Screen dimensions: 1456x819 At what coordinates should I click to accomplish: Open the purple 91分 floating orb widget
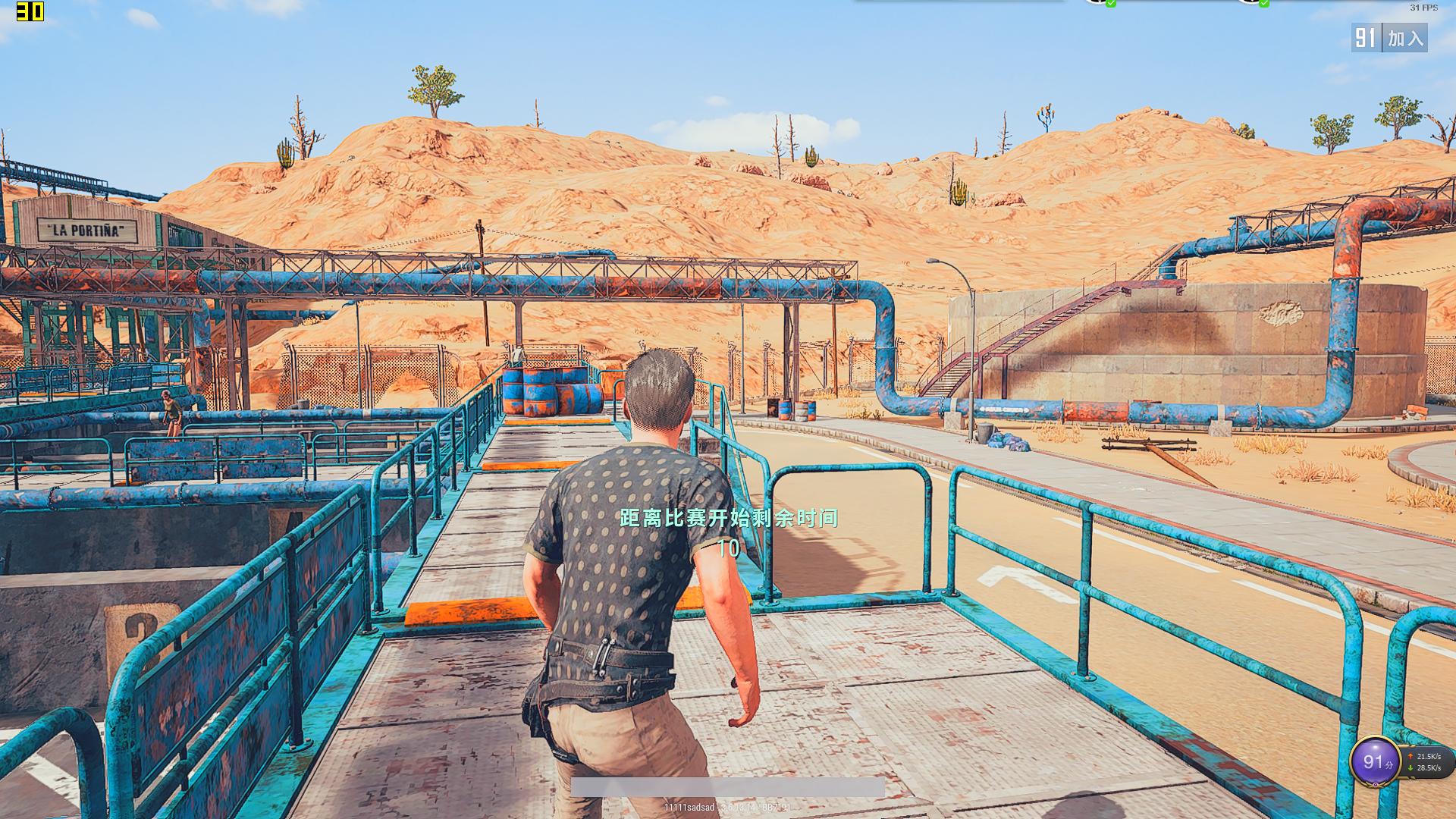1373,761
